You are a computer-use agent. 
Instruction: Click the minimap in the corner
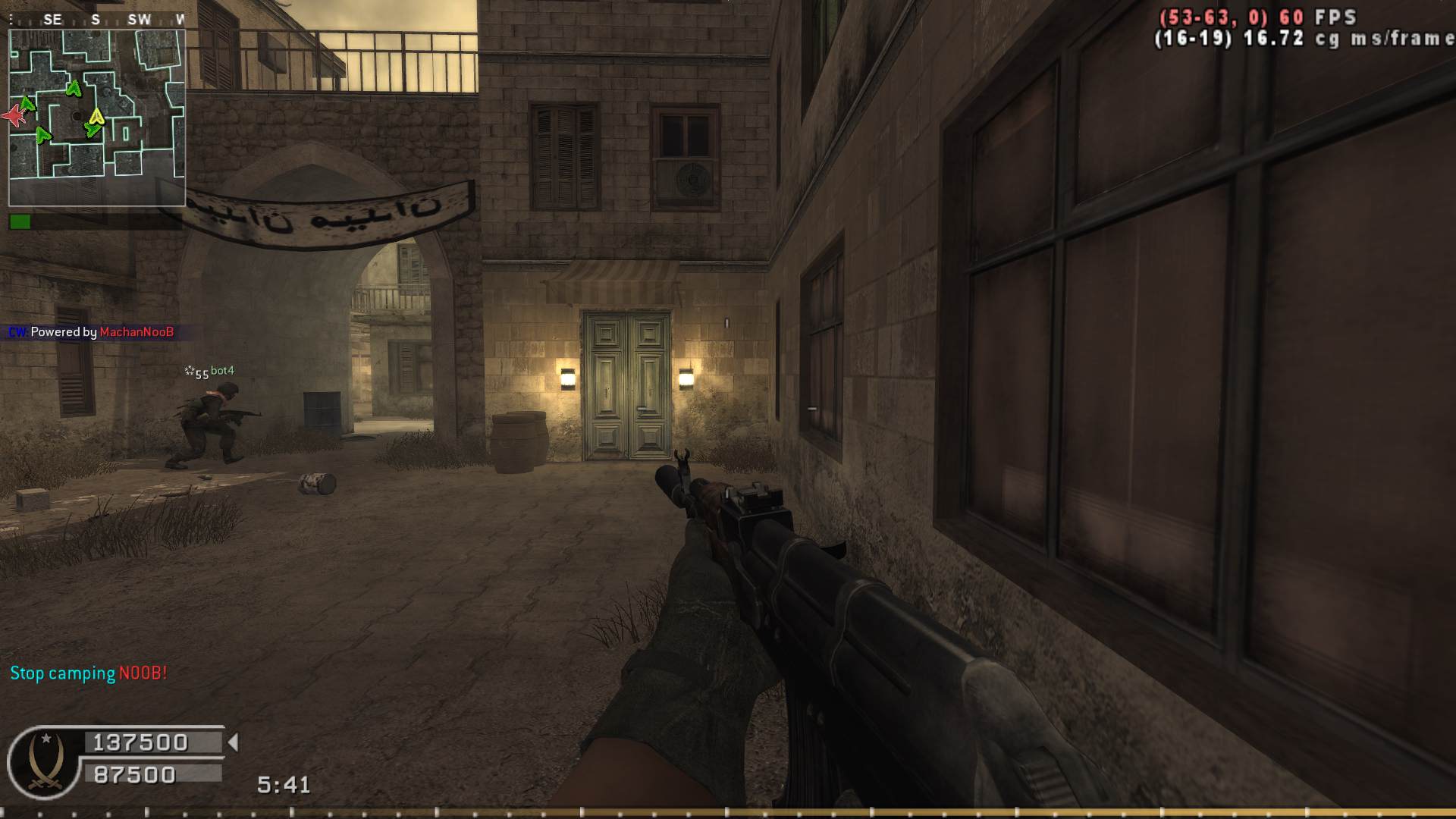97,118
